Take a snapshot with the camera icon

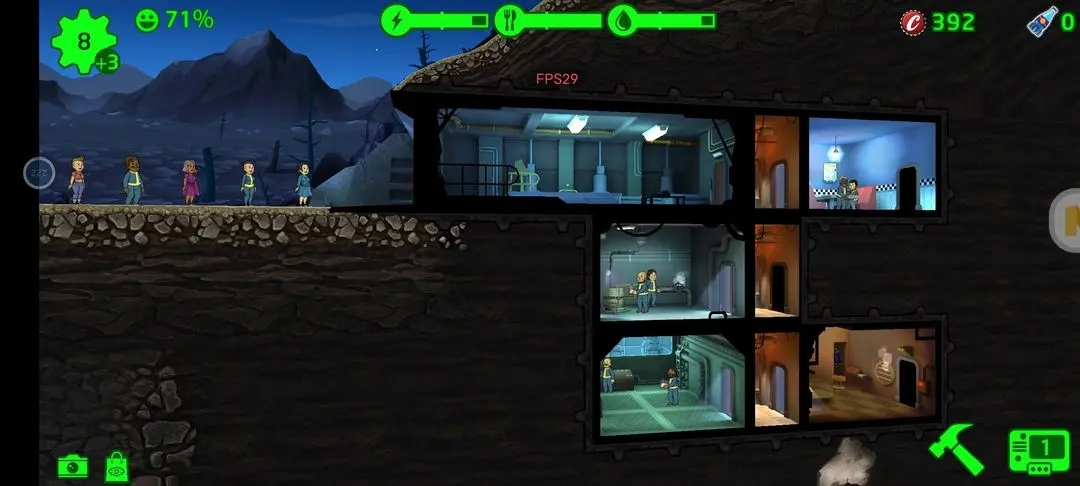[72, 466]
